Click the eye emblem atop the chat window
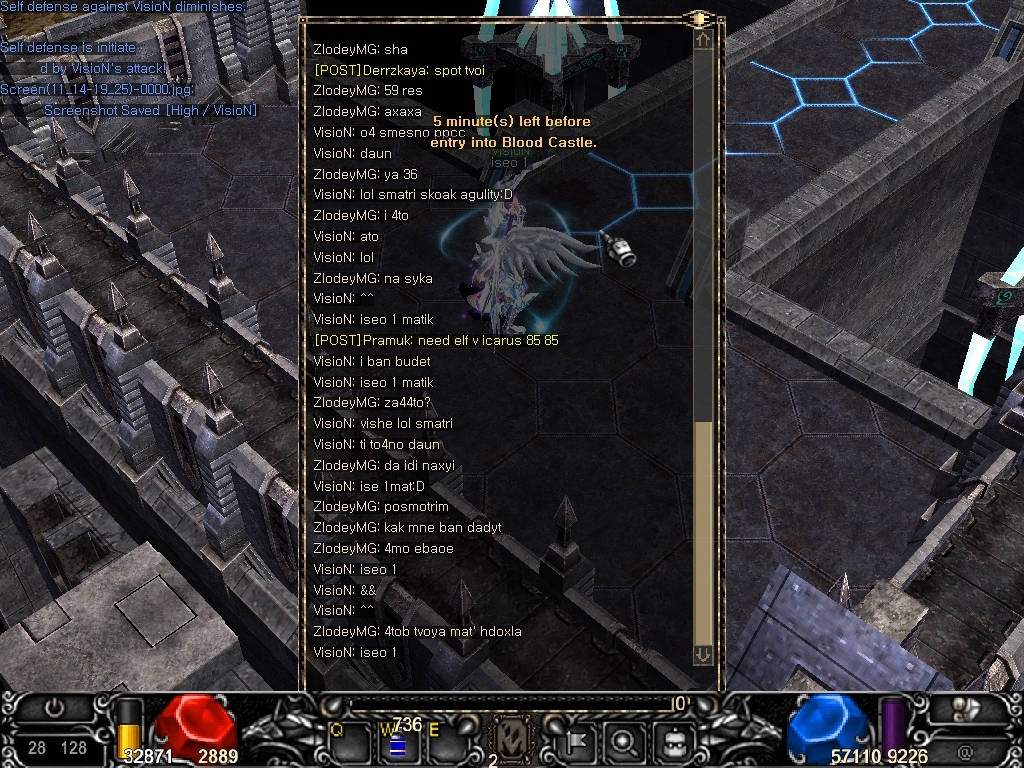This screenshot has width=1024, height=768. click(x=700, y=19)
